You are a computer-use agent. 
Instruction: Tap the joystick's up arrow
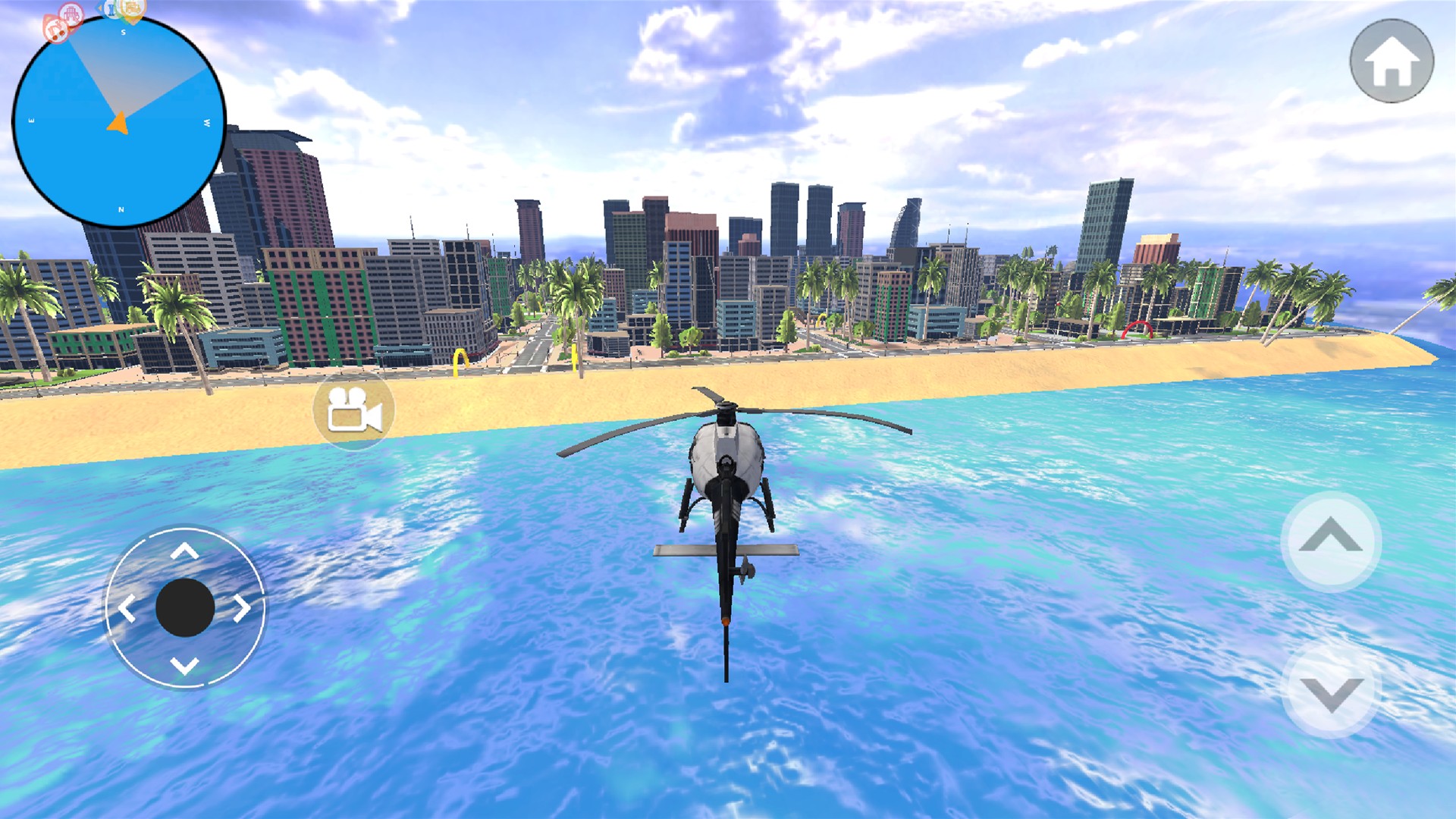click(x=184, y=551)
